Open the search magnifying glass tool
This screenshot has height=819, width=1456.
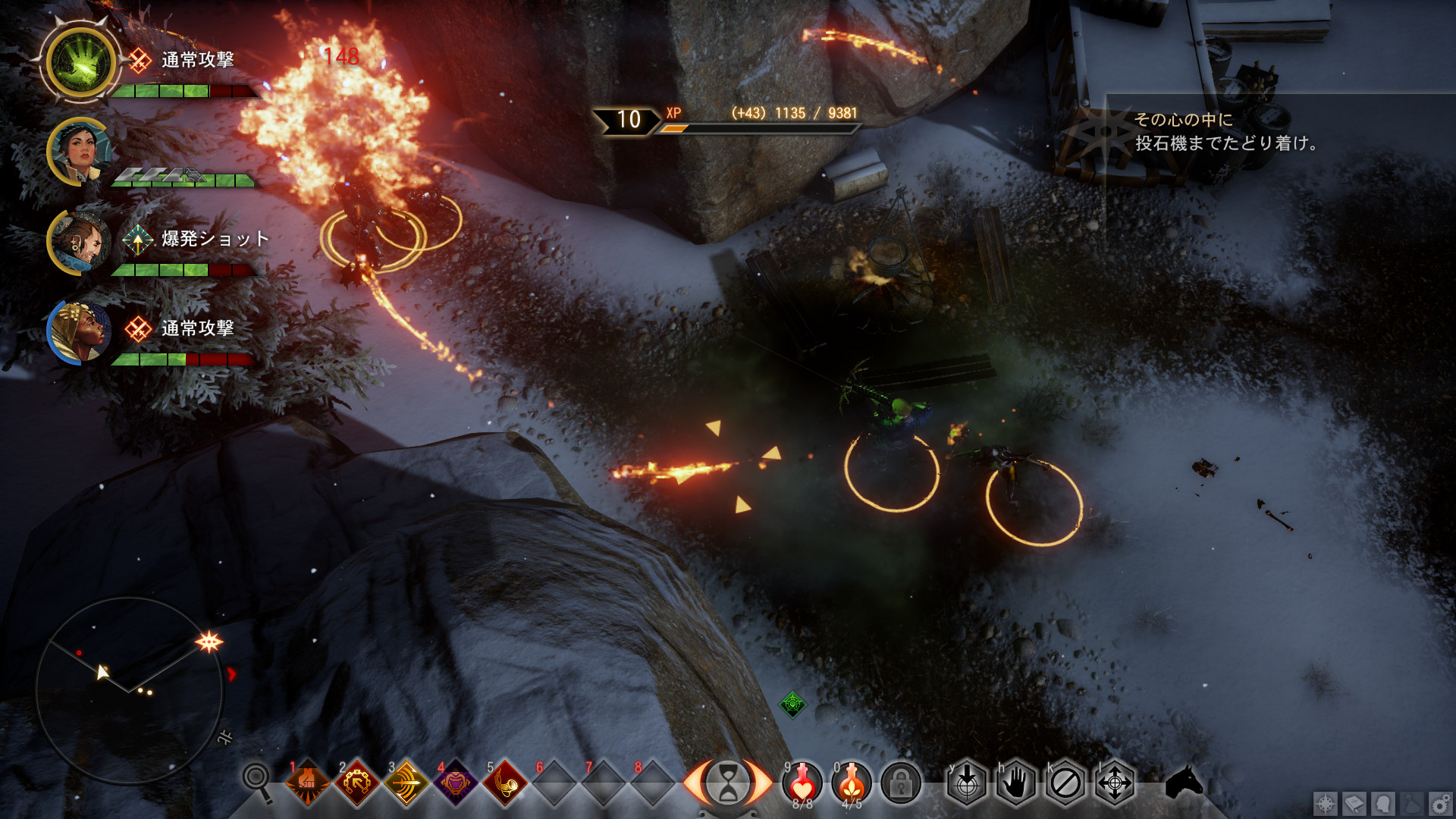257,781
